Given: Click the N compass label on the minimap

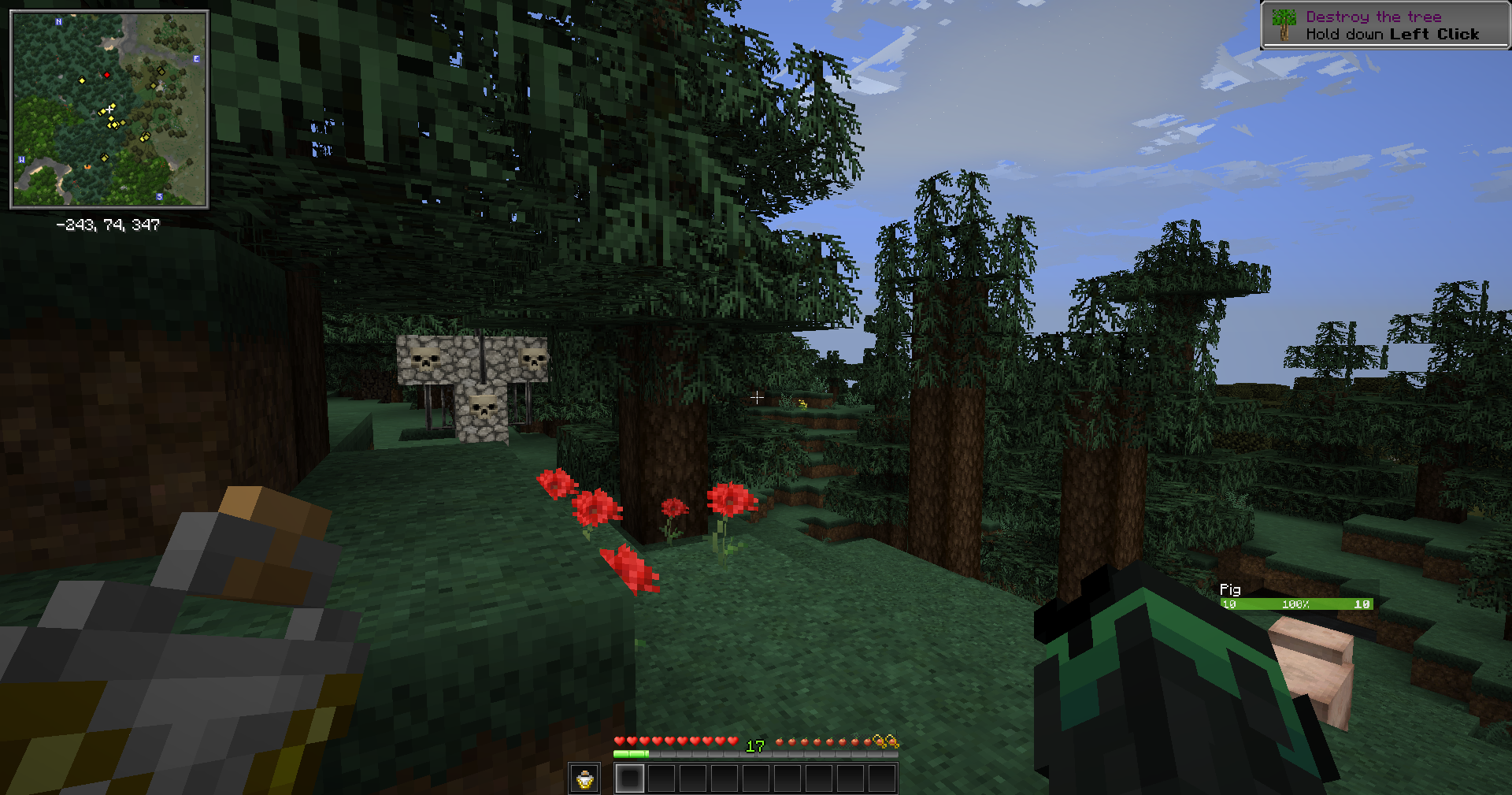Looking at the screenshot, I should click(x=58, y=22).
